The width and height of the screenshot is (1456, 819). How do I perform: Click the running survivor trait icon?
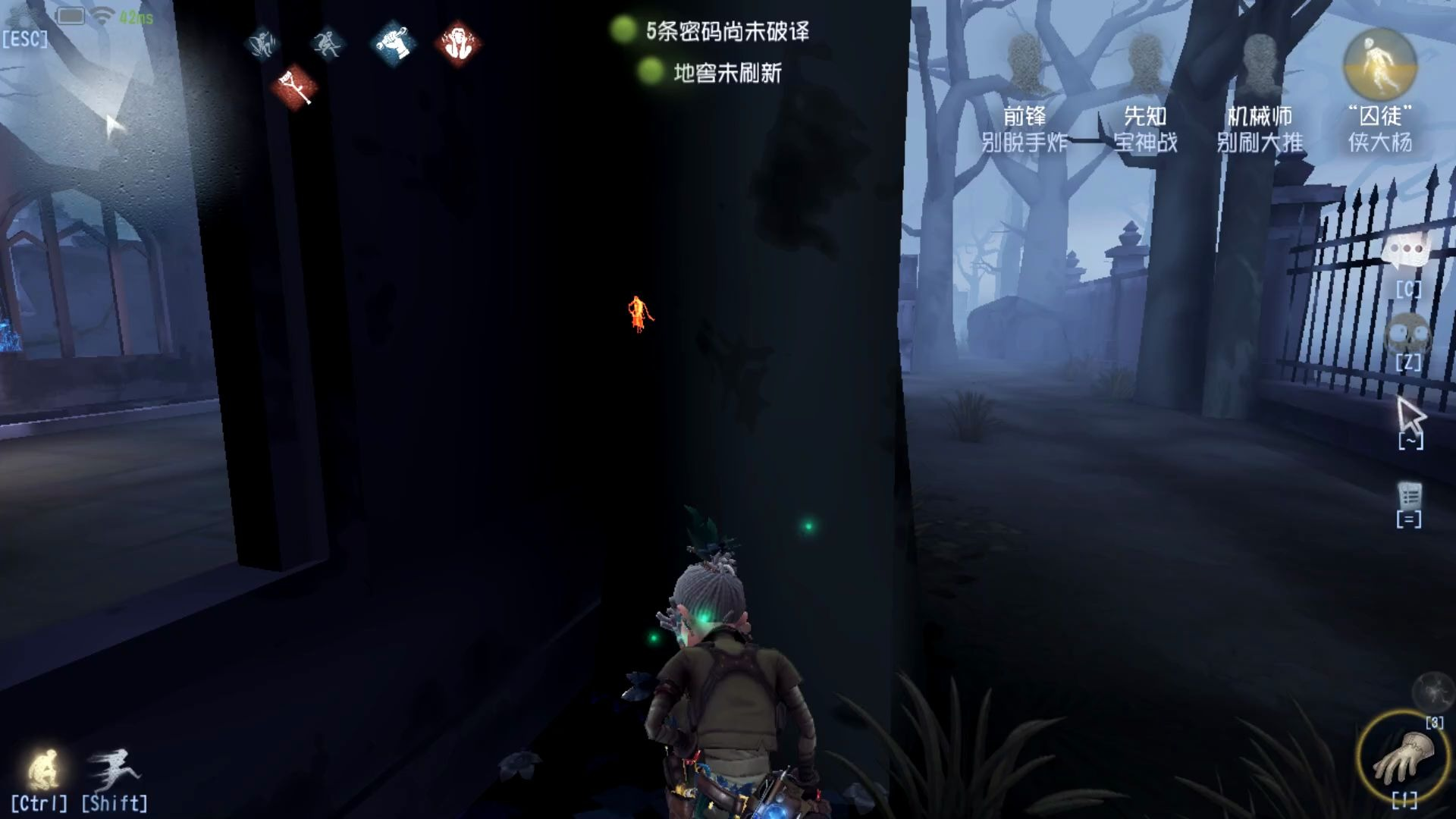pos(328,43)
